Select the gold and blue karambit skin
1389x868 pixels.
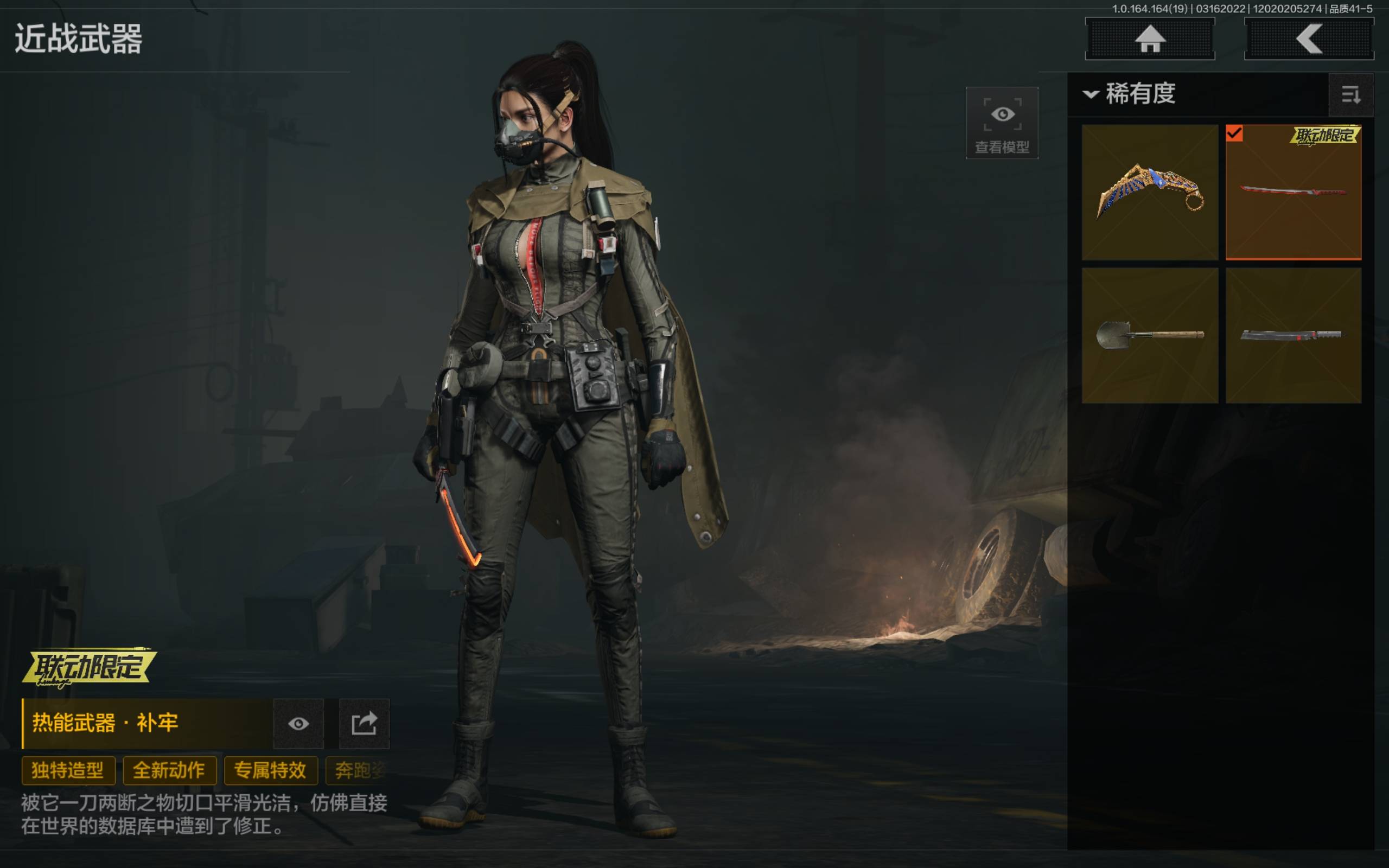[1150, 192]
